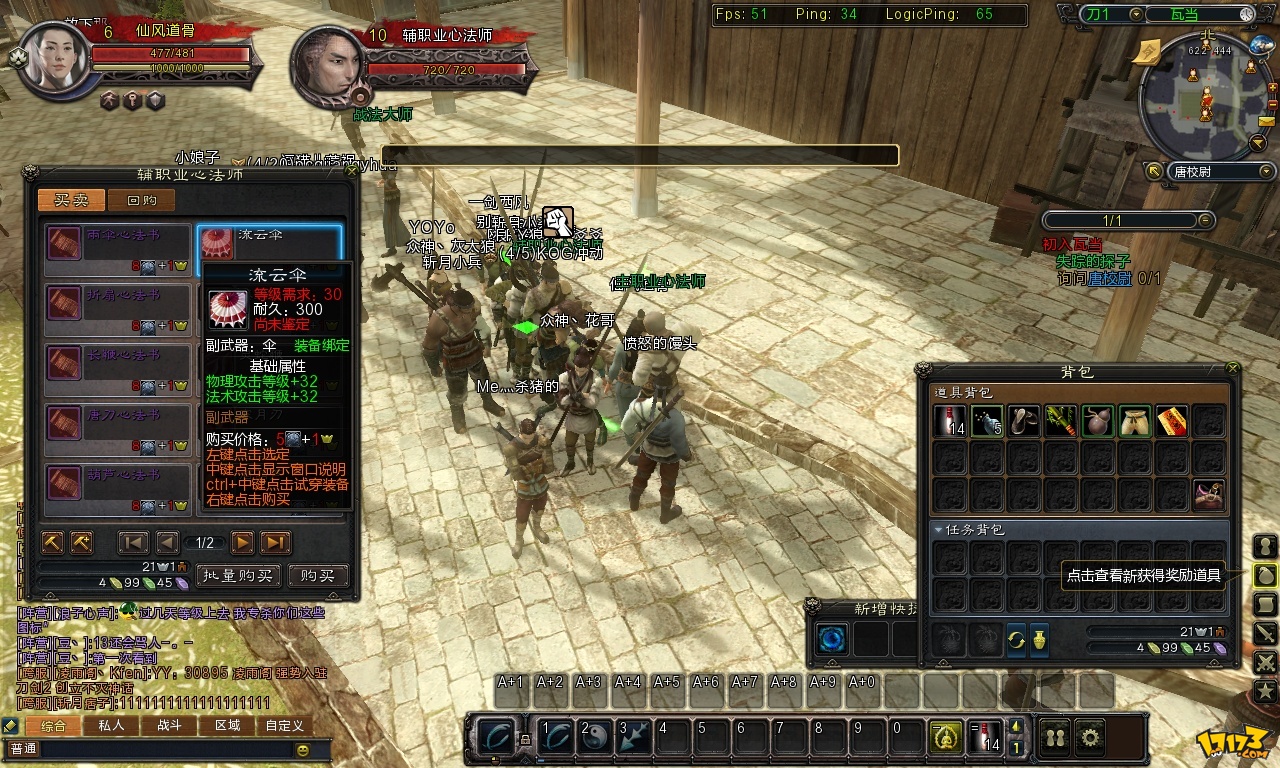This screenshot has width=1280, height=768.
Task: Click the 批量购买 bulk purchase button
Action: (x=238, y=575)
